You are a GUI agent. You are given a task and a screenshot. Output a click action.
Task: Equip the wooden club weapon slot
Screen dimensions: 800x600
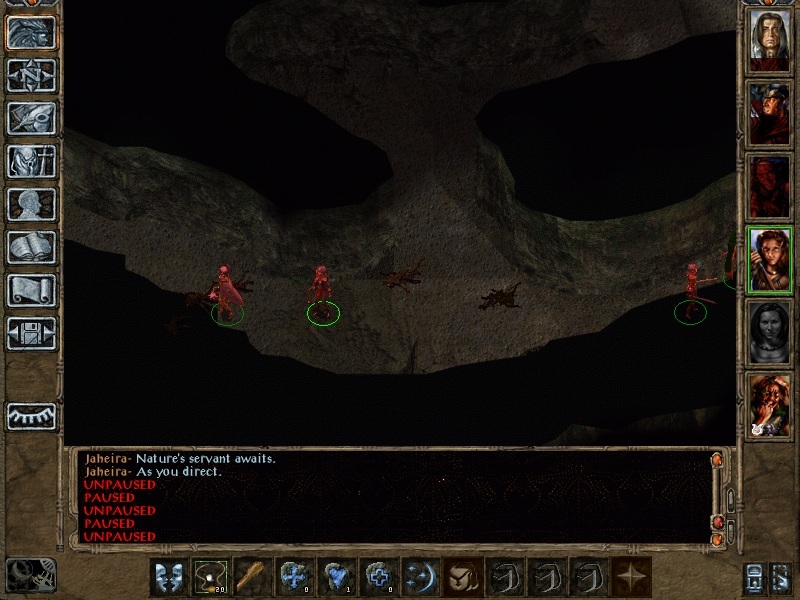coord(253,577)
